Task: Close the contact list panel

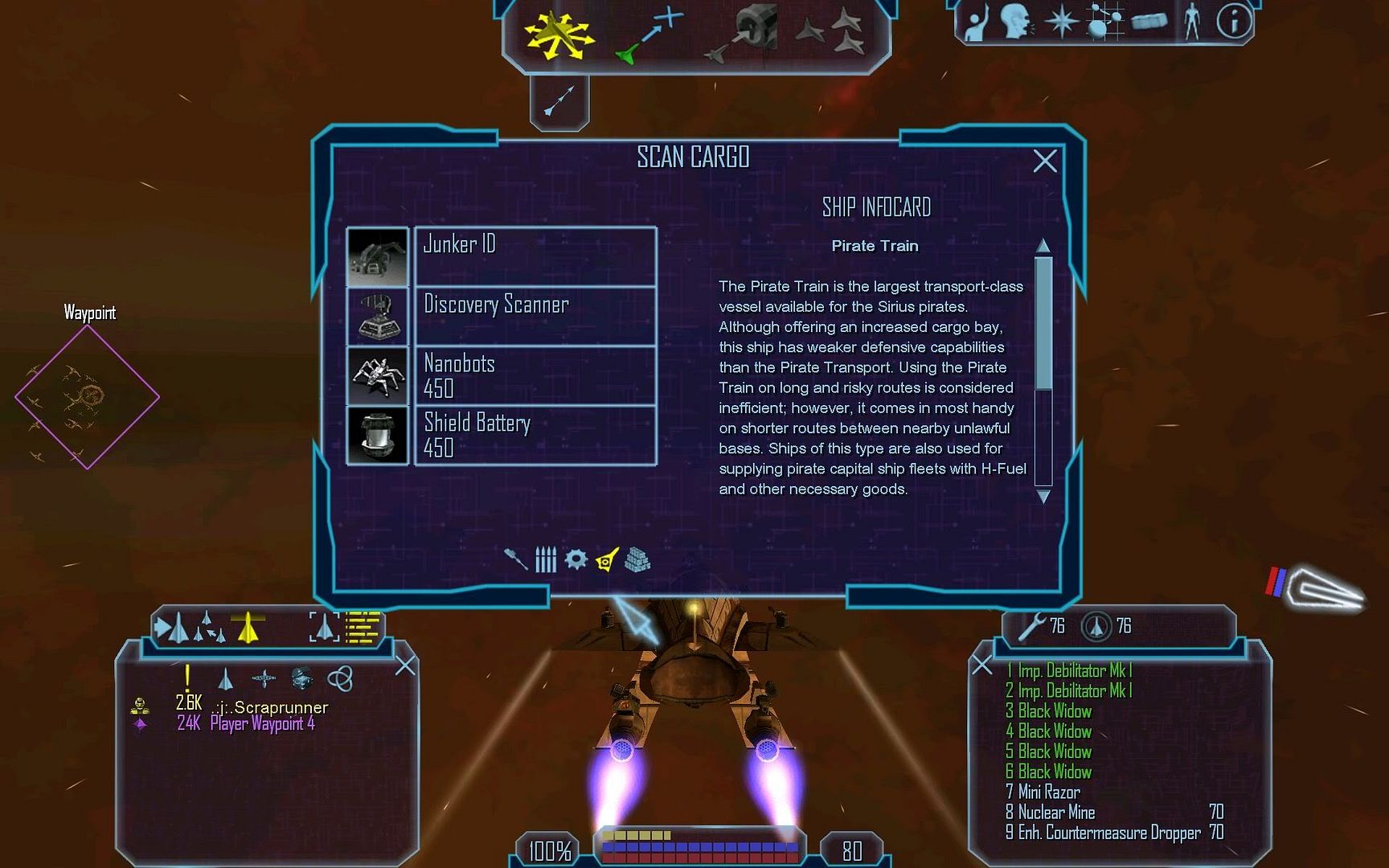Action: (x=405, y=665)
